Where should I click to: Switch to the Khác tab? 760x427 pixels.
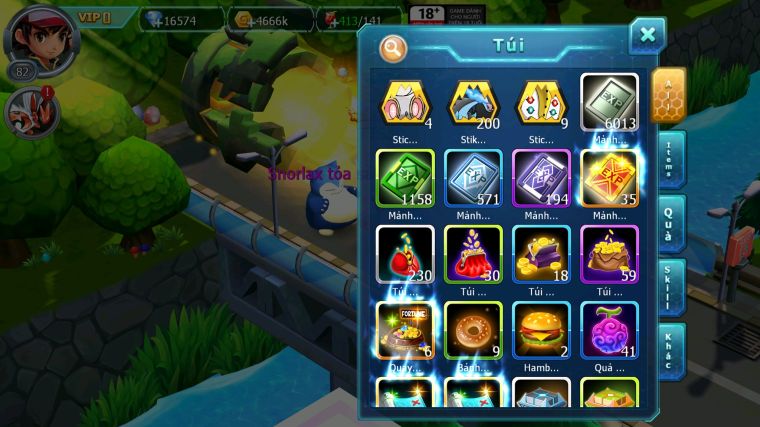click(x=670, y=351)
